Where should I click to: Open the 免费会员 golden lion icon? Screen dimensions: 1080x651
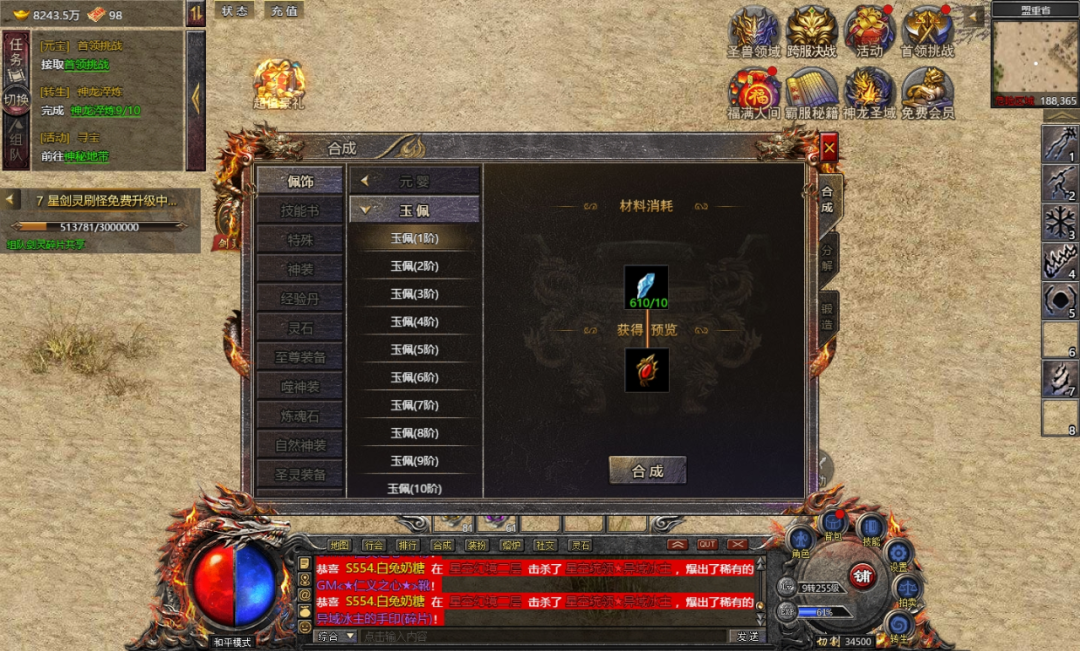pyautogui.click(x=927, y=93)
